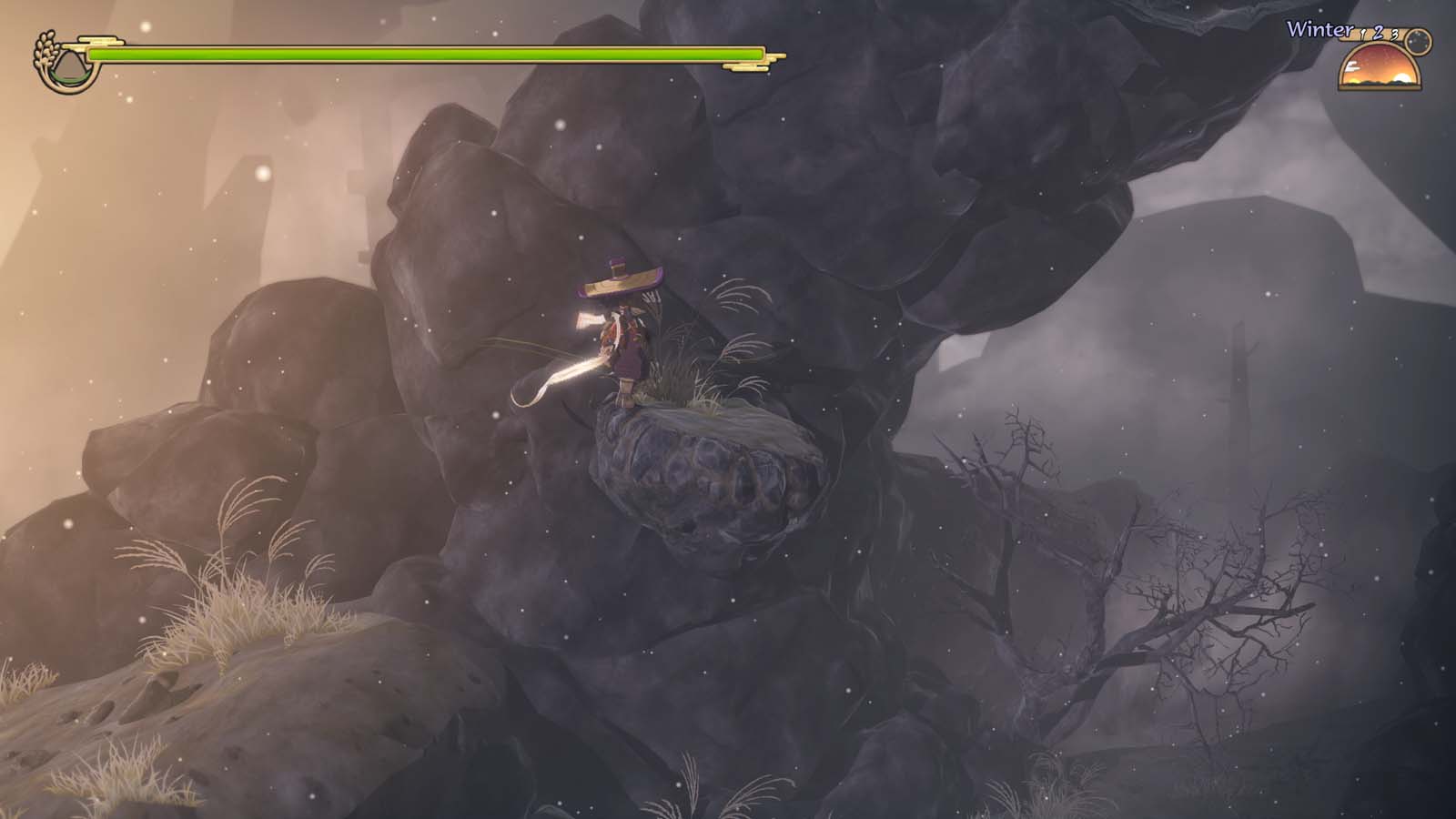Enable the highlighted day 2 indicator
1456x819 pixels.
(x=1378, y=33)
